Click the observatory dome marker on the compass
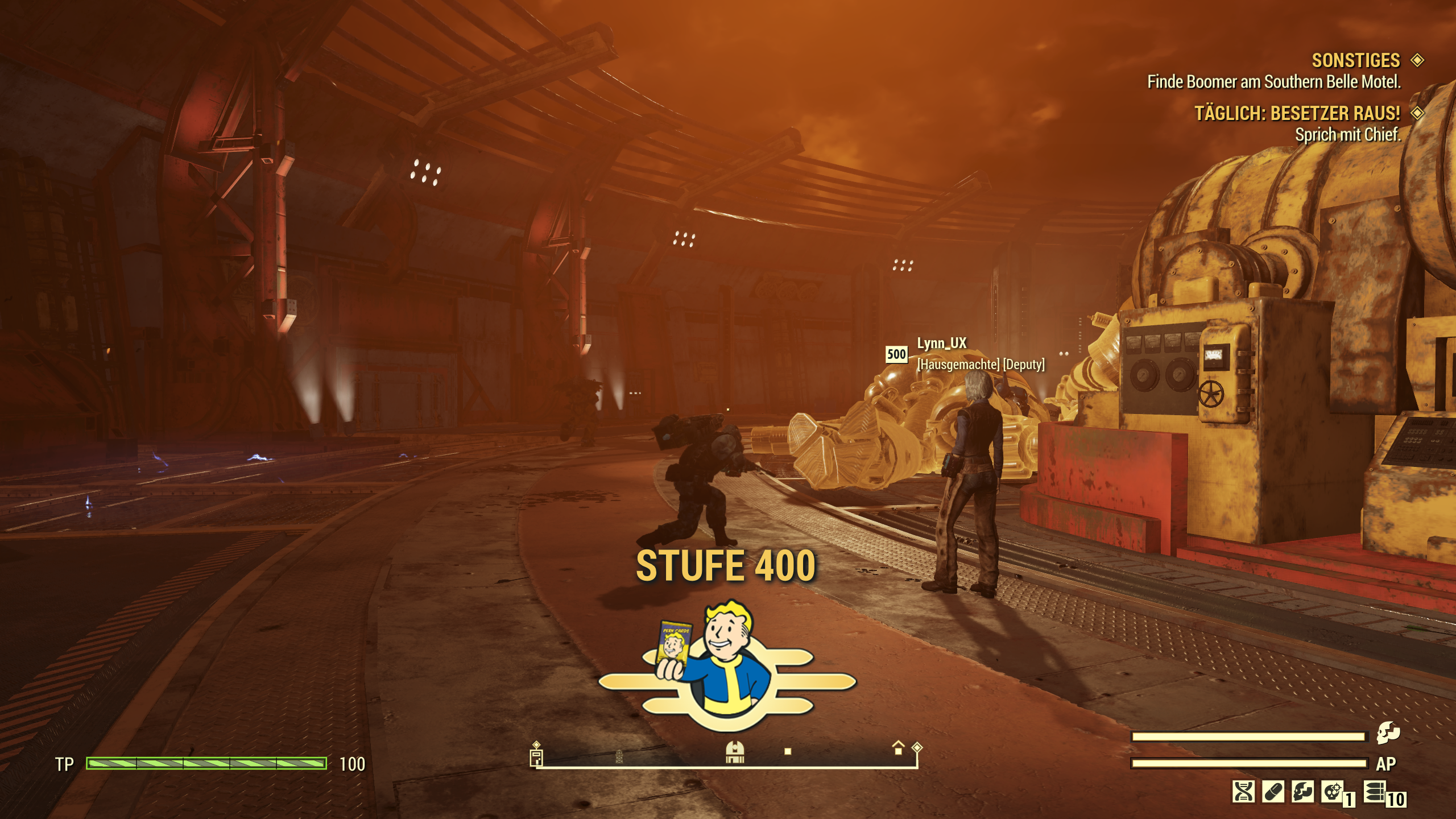1456x819 pixels. tap(735, 752)
